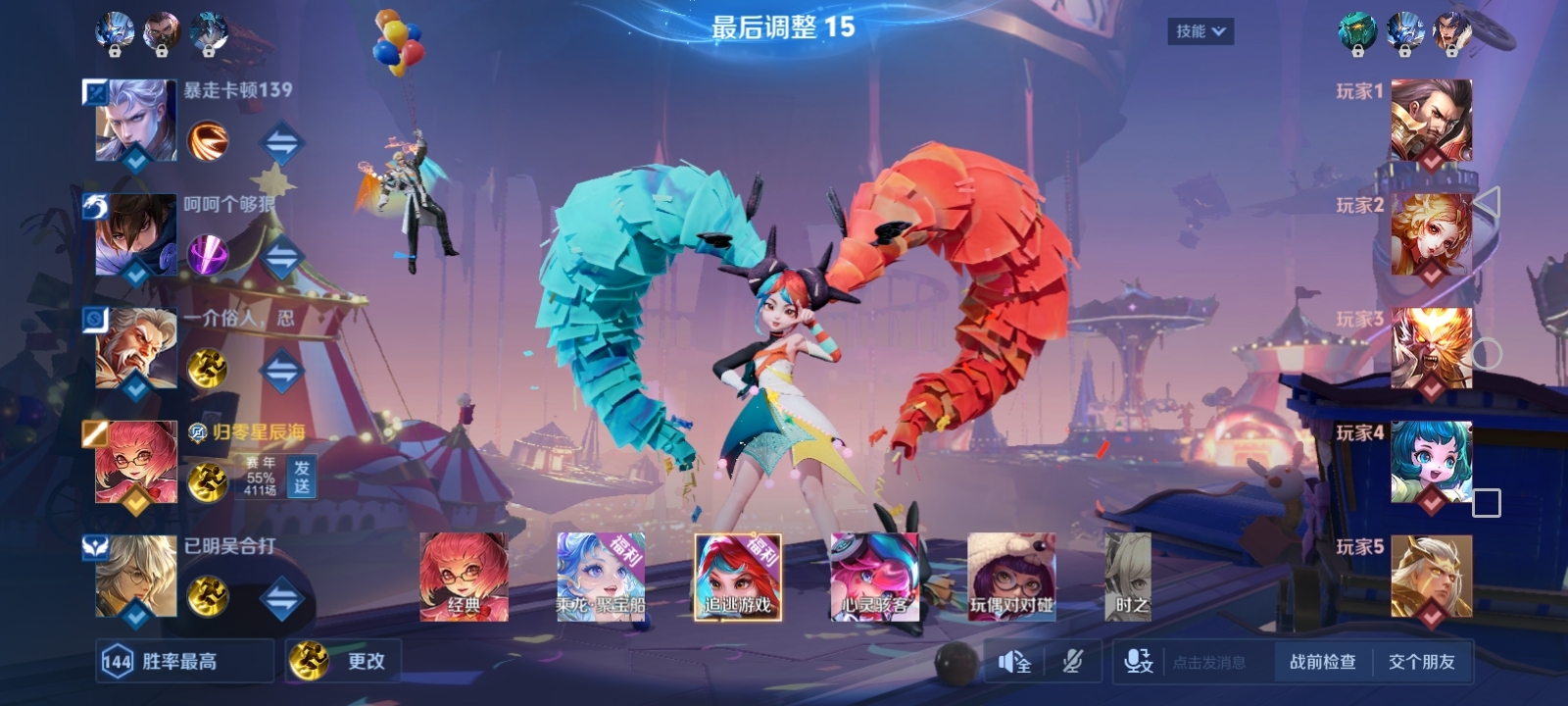Image resolution: width=1568 pixels, height=706 pixels.
Task: Pick the 心灵骇客 skin
Action: [875, 578]
